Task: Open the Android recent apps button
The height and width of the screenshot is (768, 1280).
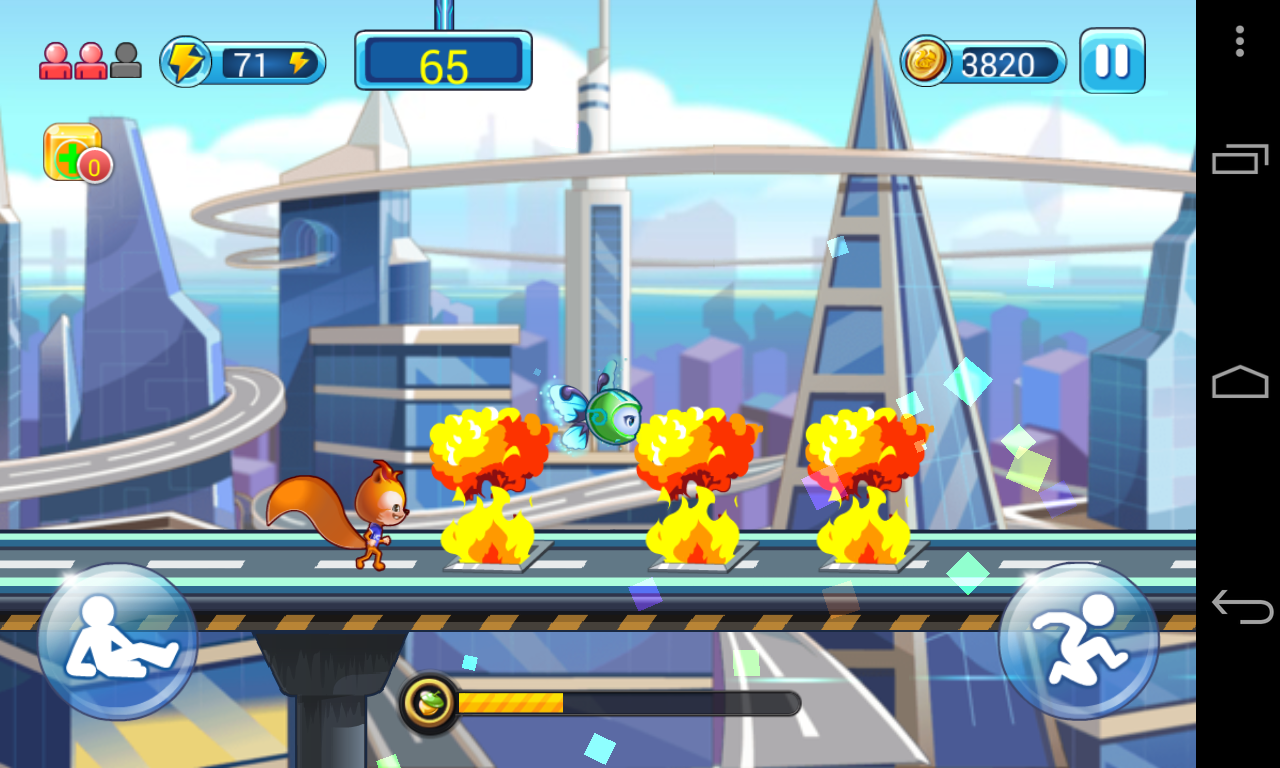Action: pyautogui.click(x=1240, y=159)
